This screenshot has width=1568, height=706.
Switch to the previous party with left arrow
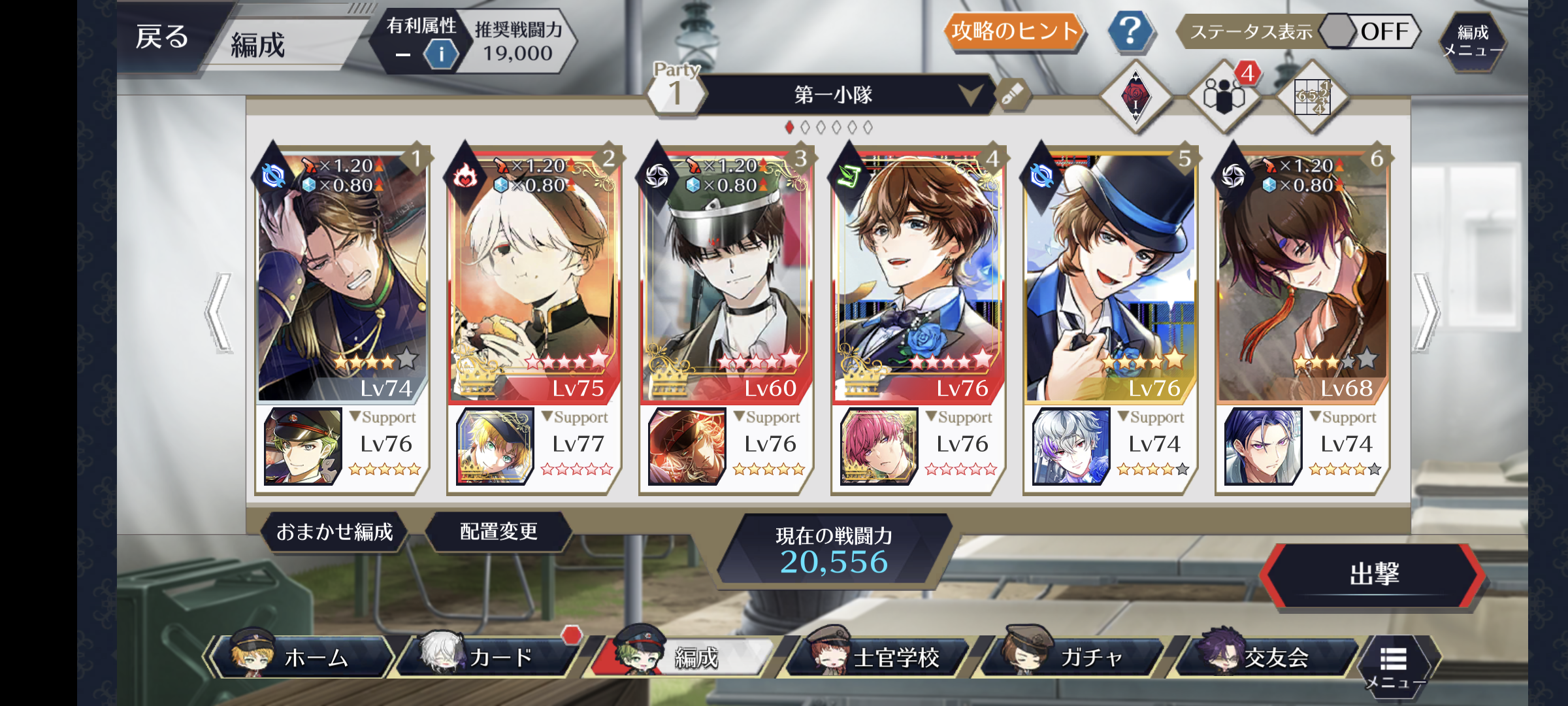coord(220,312)
